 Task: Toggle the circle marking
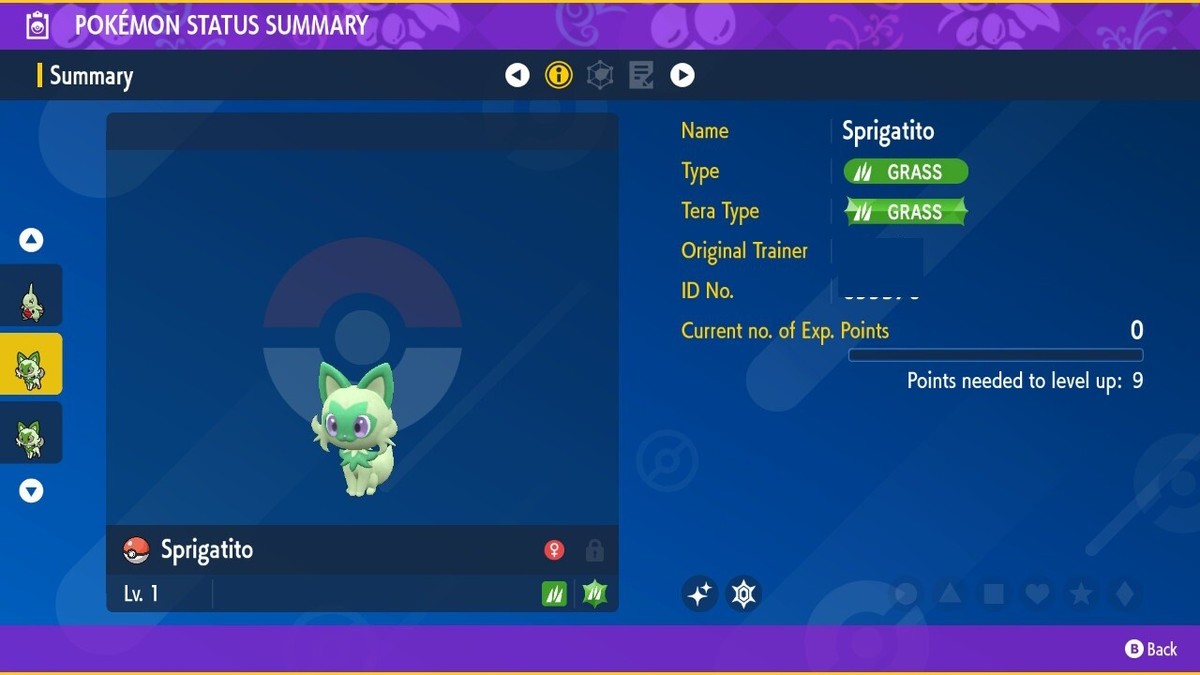(x=905, y=594)
